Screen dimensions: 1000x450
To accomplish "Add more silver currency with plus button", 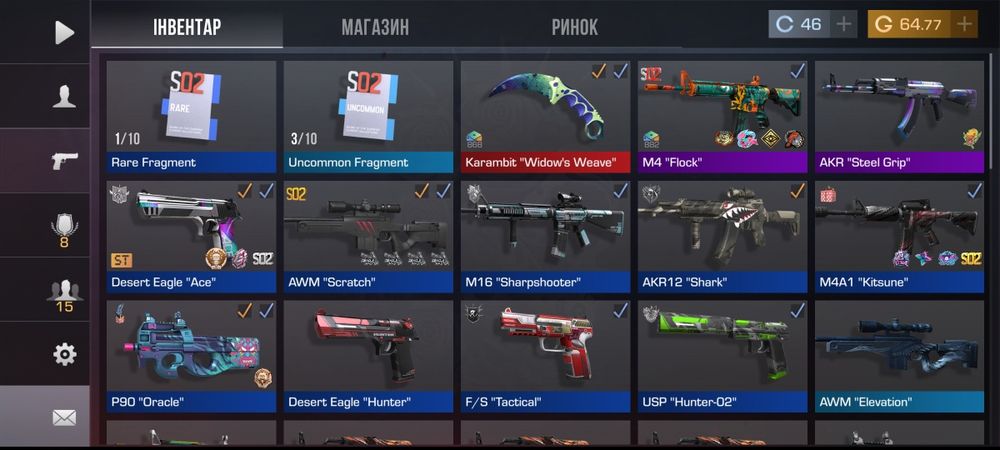I will coord(845,24).
